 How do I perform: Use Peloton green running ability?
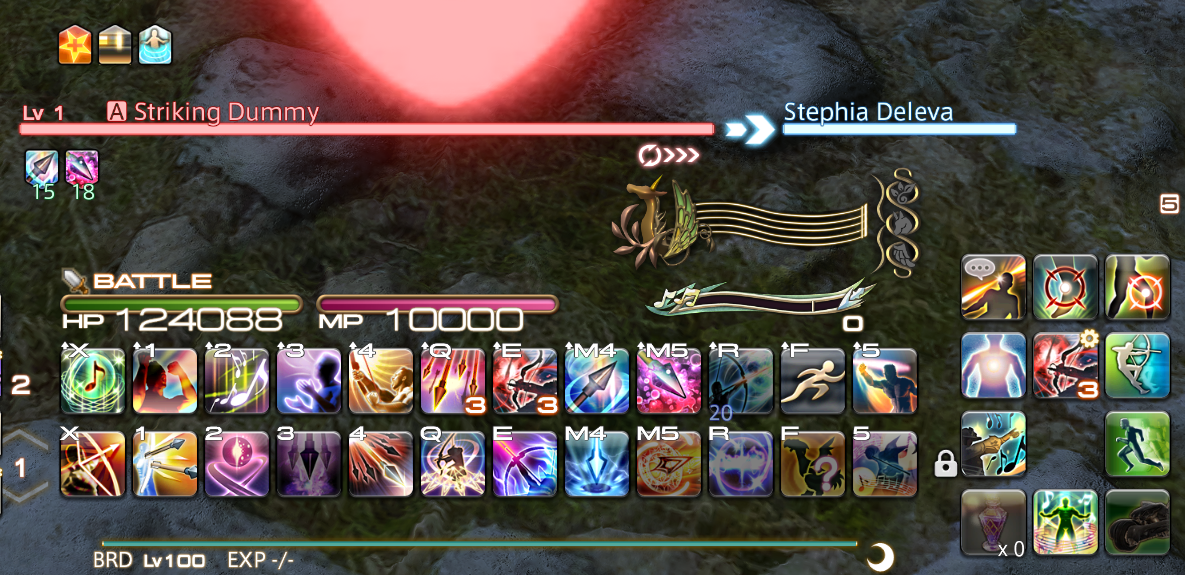click(1137, 444)
